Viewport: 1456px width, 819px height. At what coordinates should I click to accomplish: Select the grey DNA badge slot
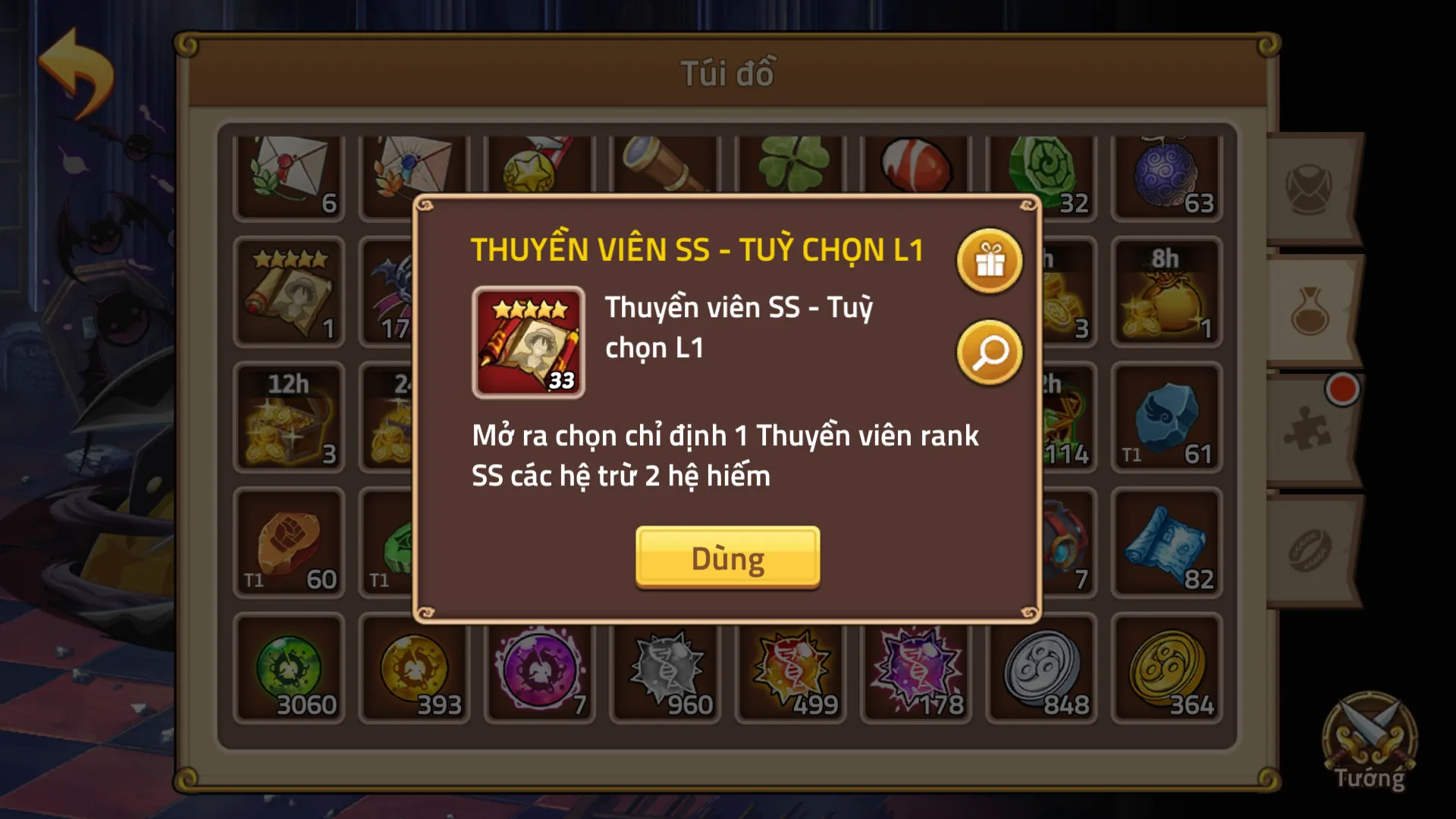pos(665,669)
